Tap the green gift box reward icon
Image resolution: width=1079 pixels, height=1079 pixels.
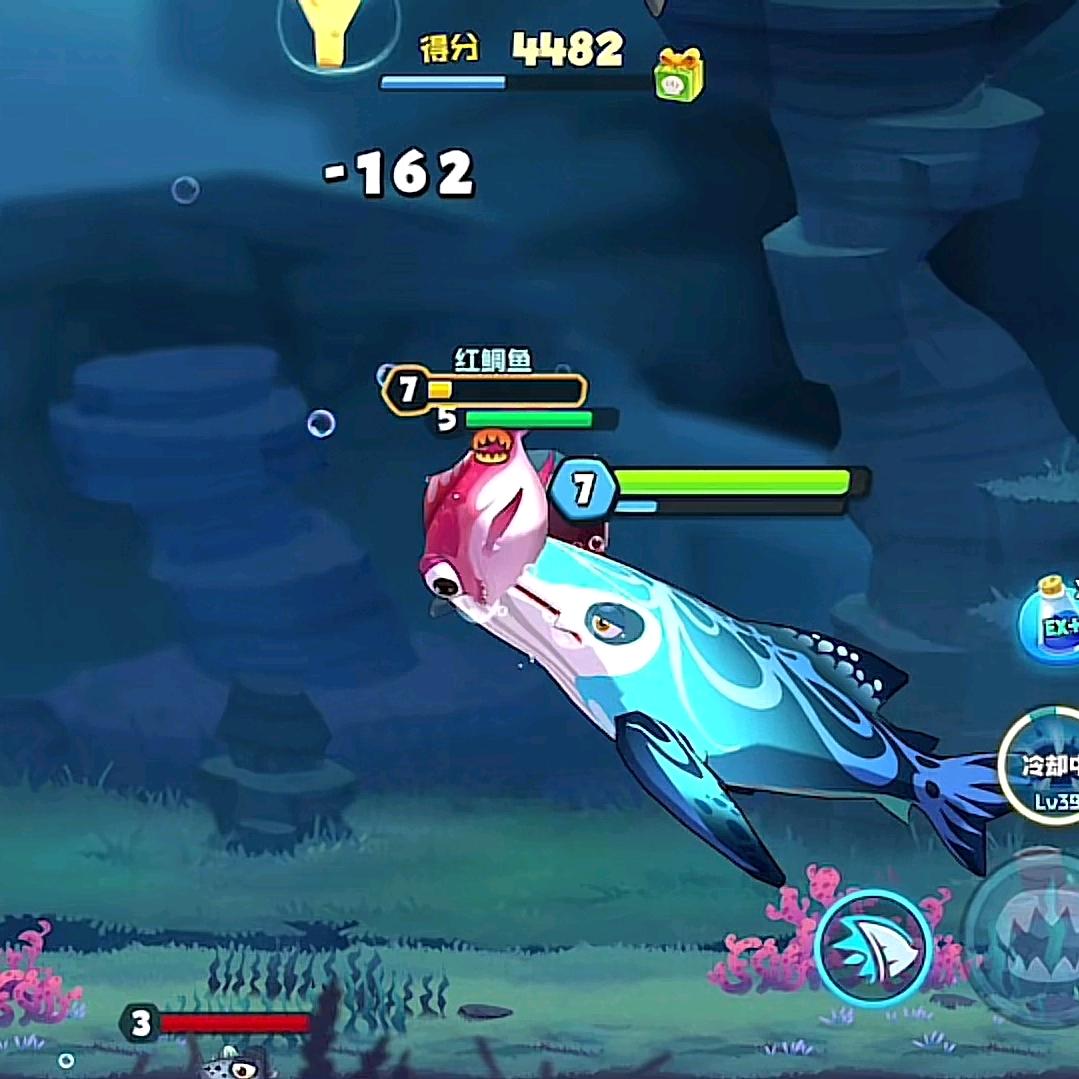click(679, 75)
